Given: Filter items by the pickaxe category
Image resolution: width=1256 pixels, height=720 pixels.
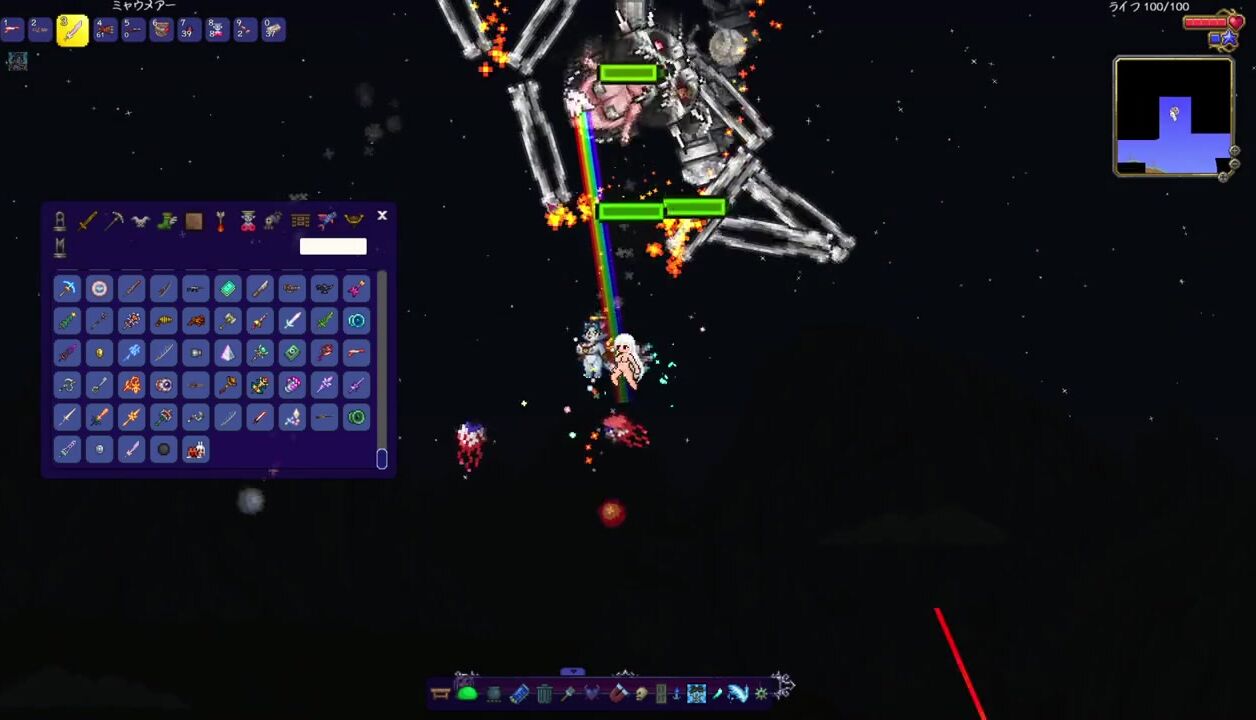Looking at the screenshot, I should [114, 221].
